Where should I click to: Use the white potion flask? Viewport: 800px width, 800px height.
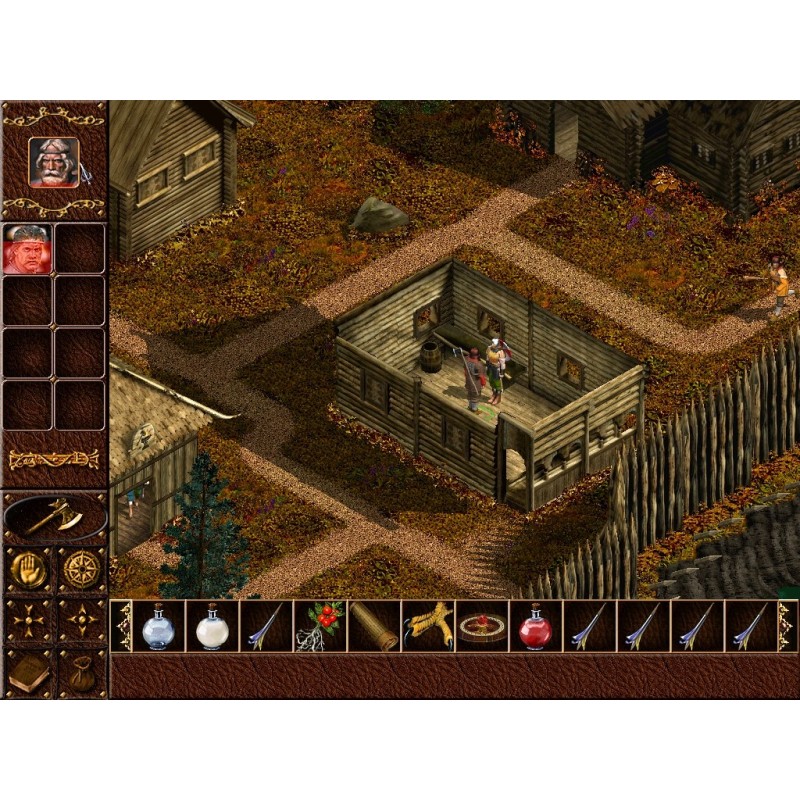pos(212,627)
